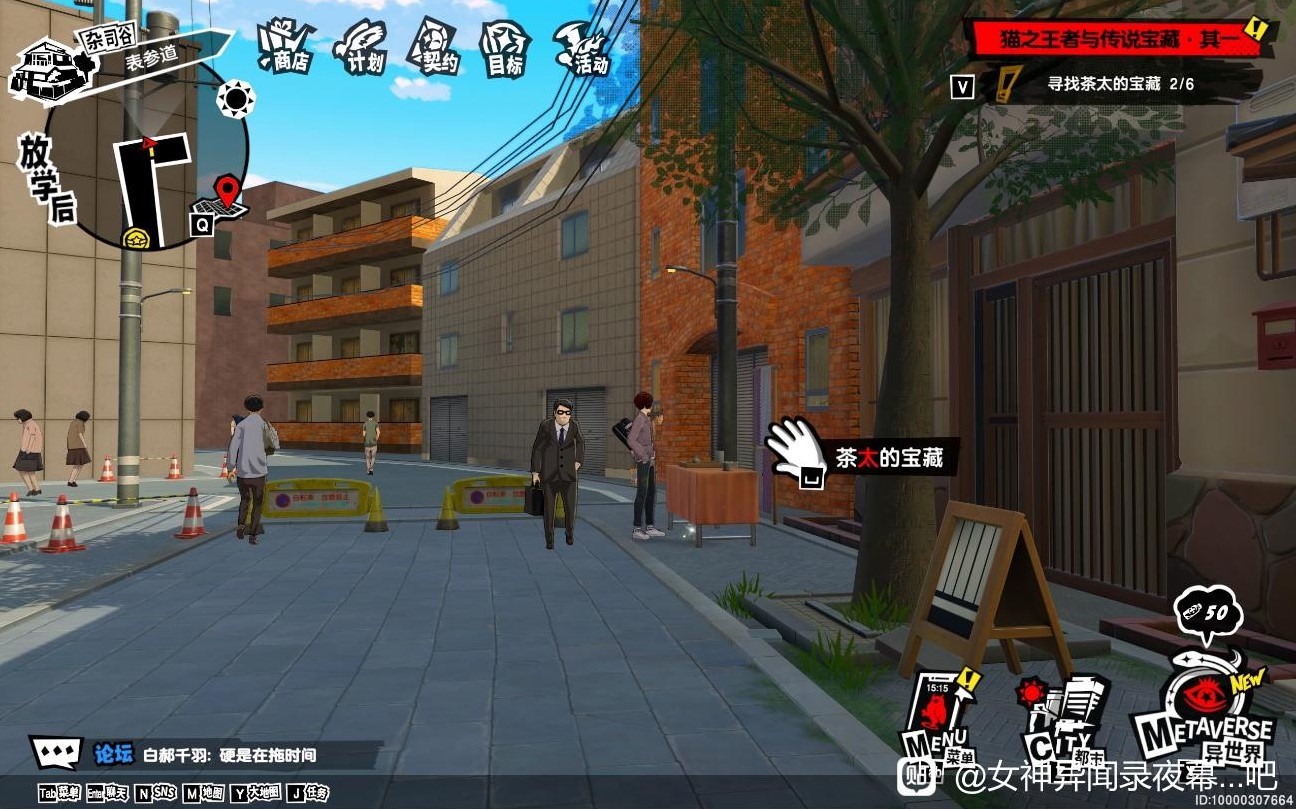
Task: Click the 白郝千羽 forum chat message
Action: pyautogui.click(x=230, y=755)
